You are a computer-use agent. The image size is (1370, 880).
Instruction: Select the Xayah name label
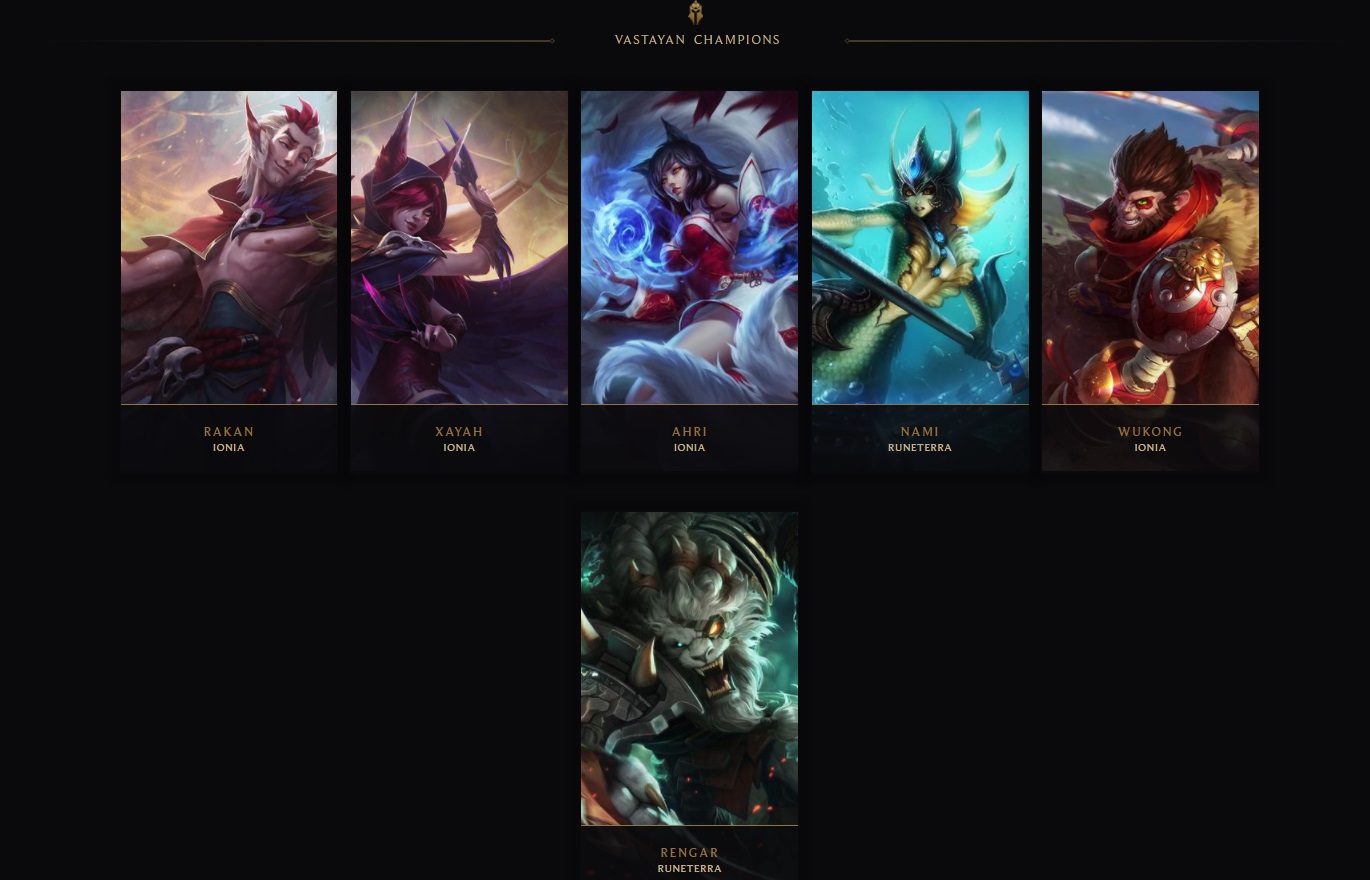point(459,431)
